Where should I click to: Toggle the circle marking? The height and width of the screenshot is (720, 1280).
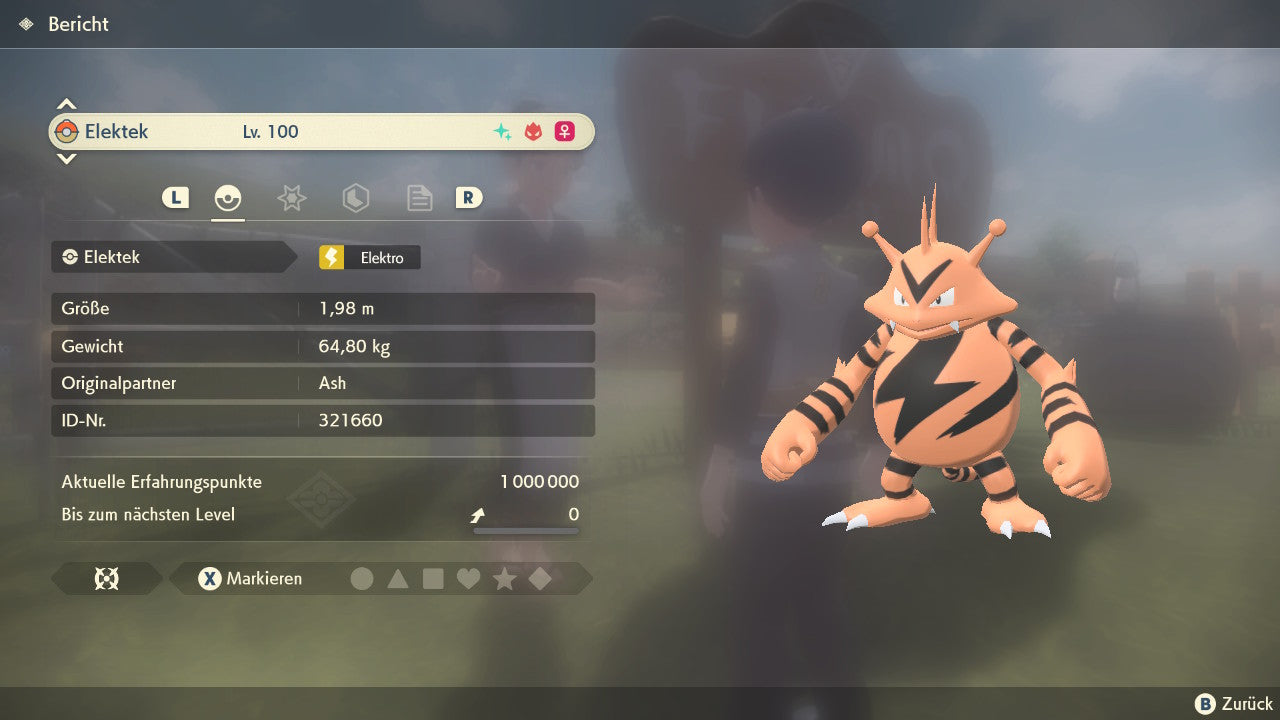click(x=362, y=578)
